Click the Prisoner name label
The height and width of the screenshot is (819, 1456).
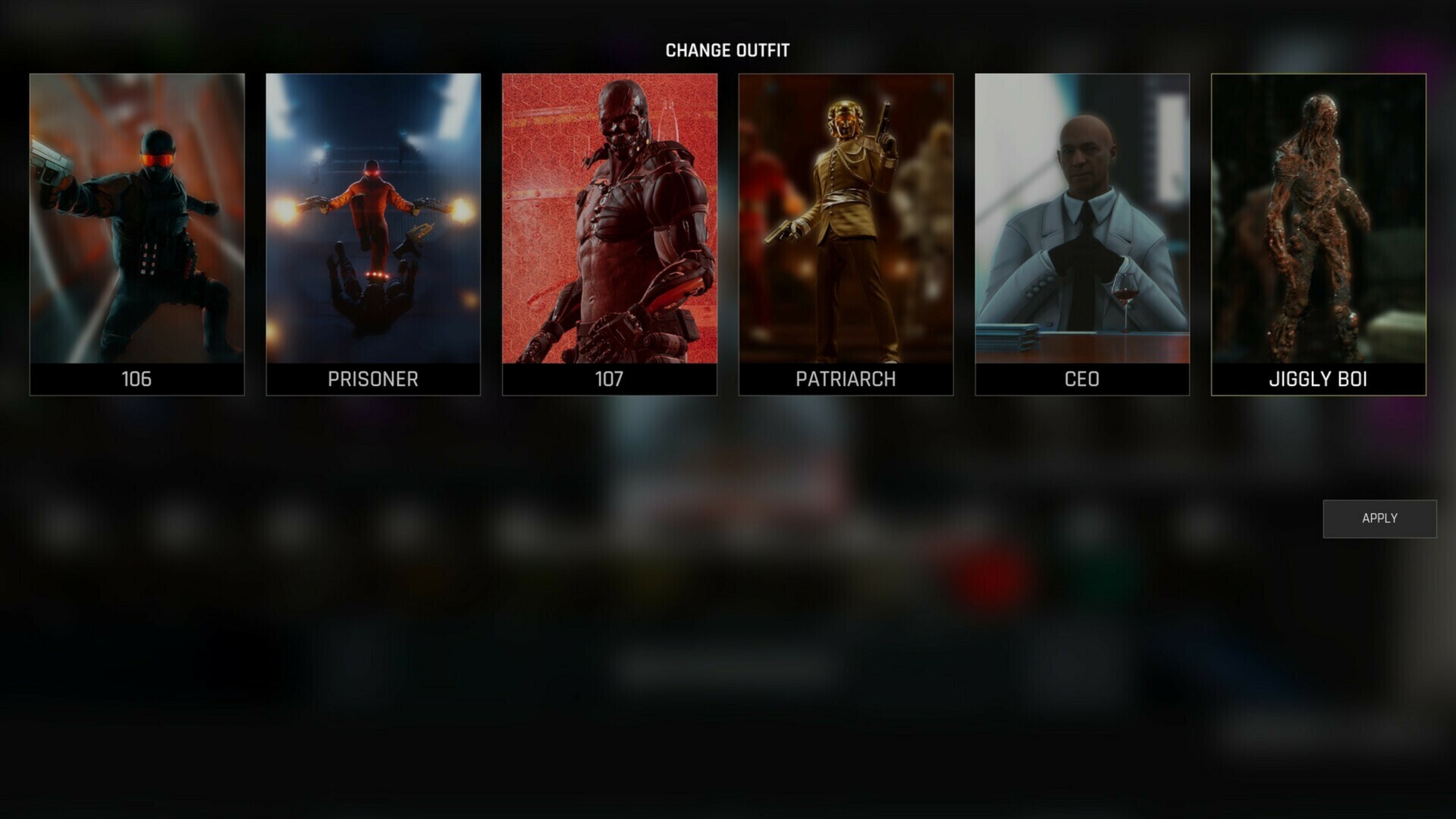coord(373,379)
